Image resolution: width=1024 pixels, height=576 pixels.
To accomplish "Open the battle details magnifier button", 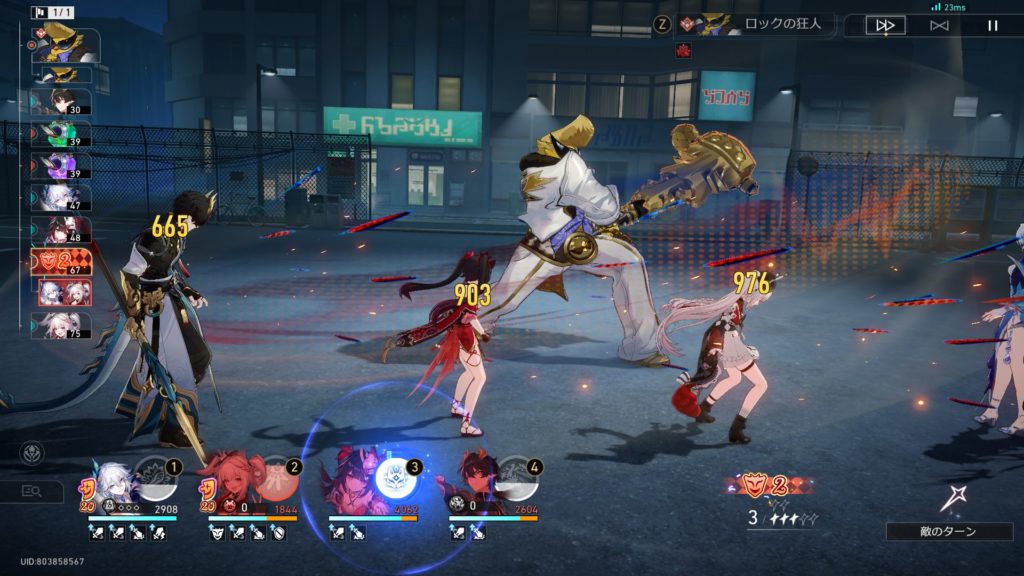I will (31, 491).
